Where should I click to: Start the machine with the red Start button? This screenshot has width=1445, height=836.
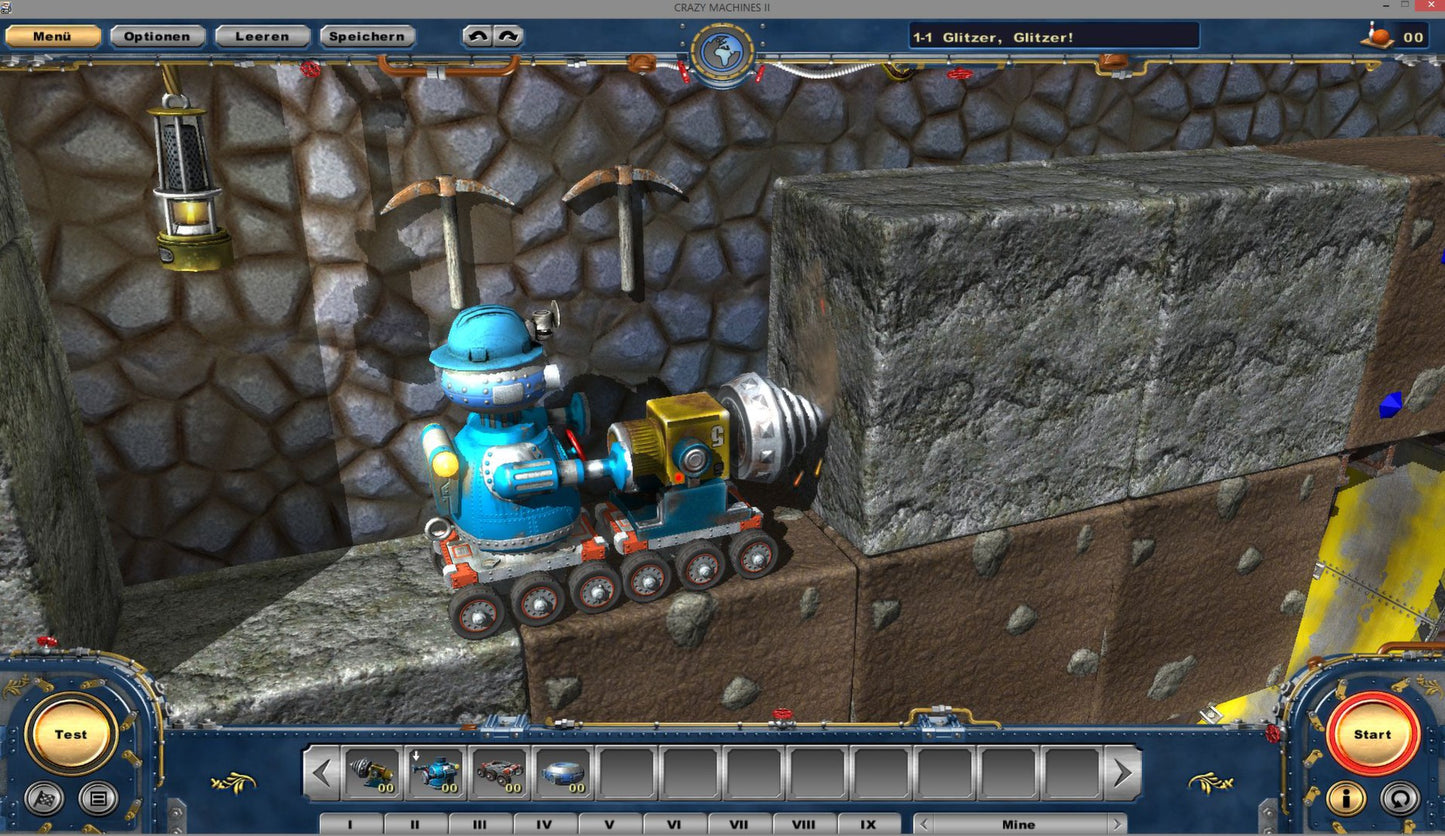click(x=1371, y=733)
